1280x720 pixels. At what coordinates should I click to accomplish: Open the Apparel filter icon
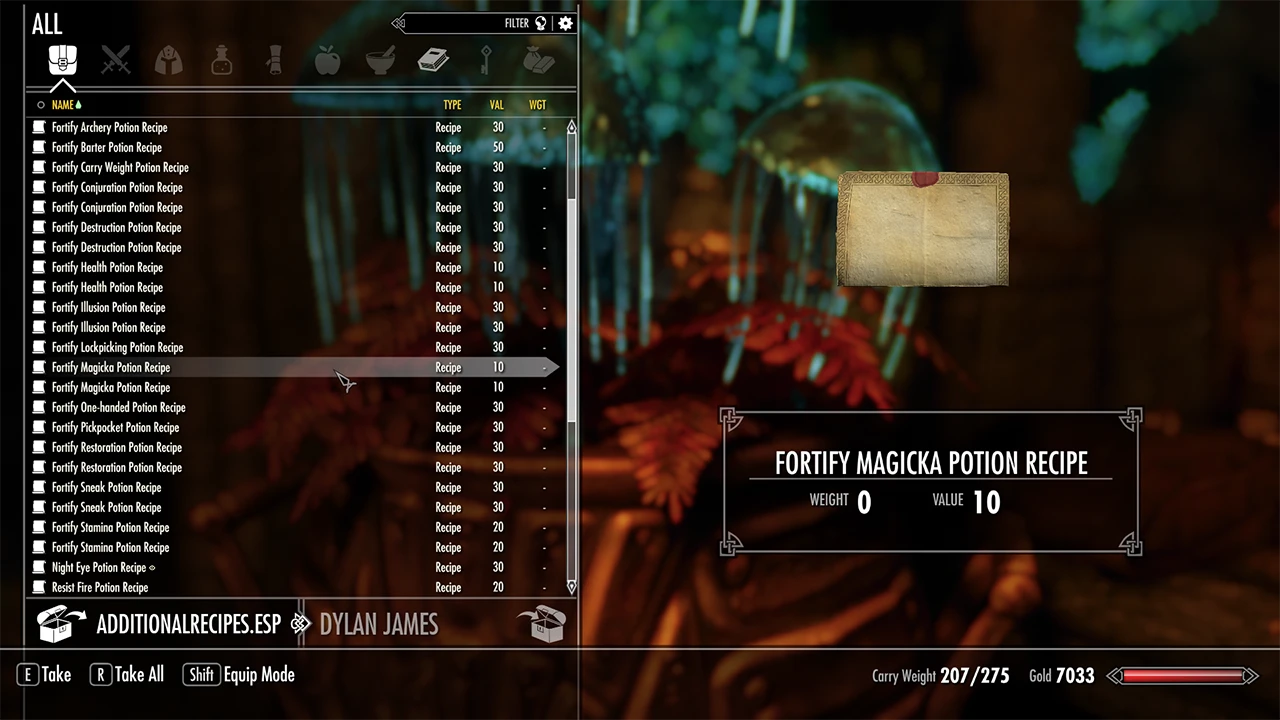click(168, 60)
